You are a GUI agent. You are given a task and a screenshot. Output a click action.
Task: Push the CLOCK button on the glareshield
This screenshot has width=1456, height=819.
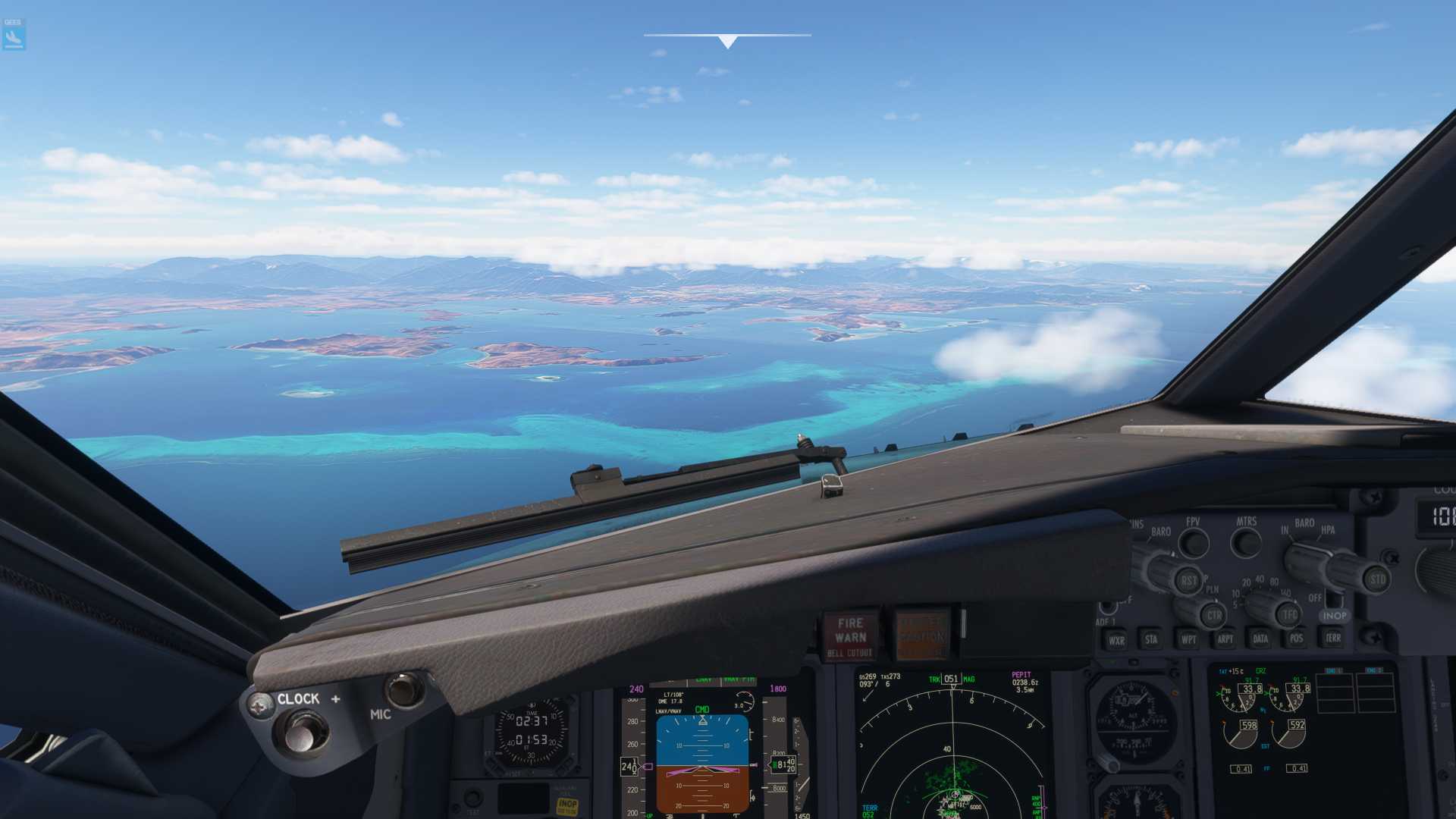(x=303, y=731)
